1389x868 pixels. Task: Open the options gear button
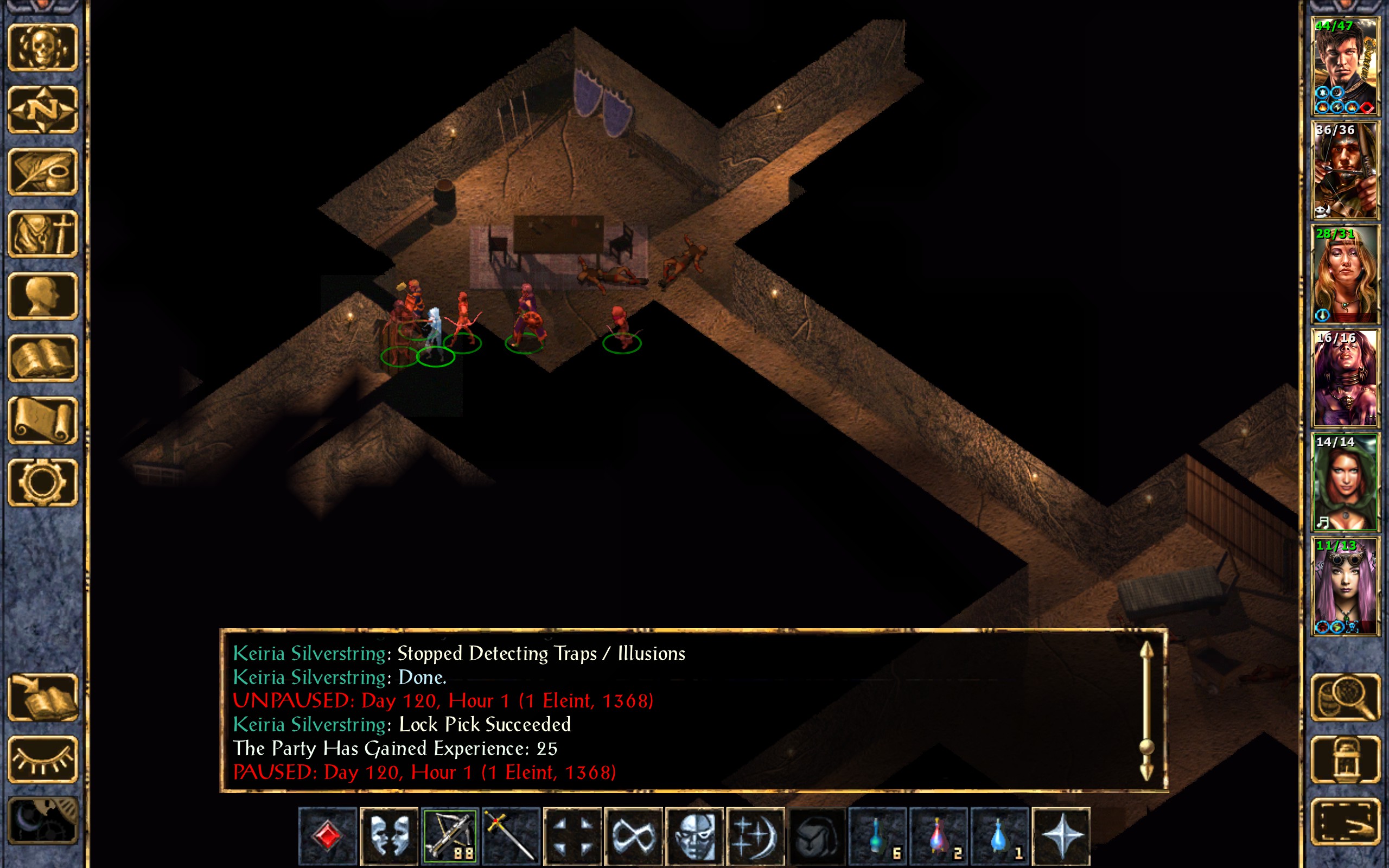click(42, 482)
